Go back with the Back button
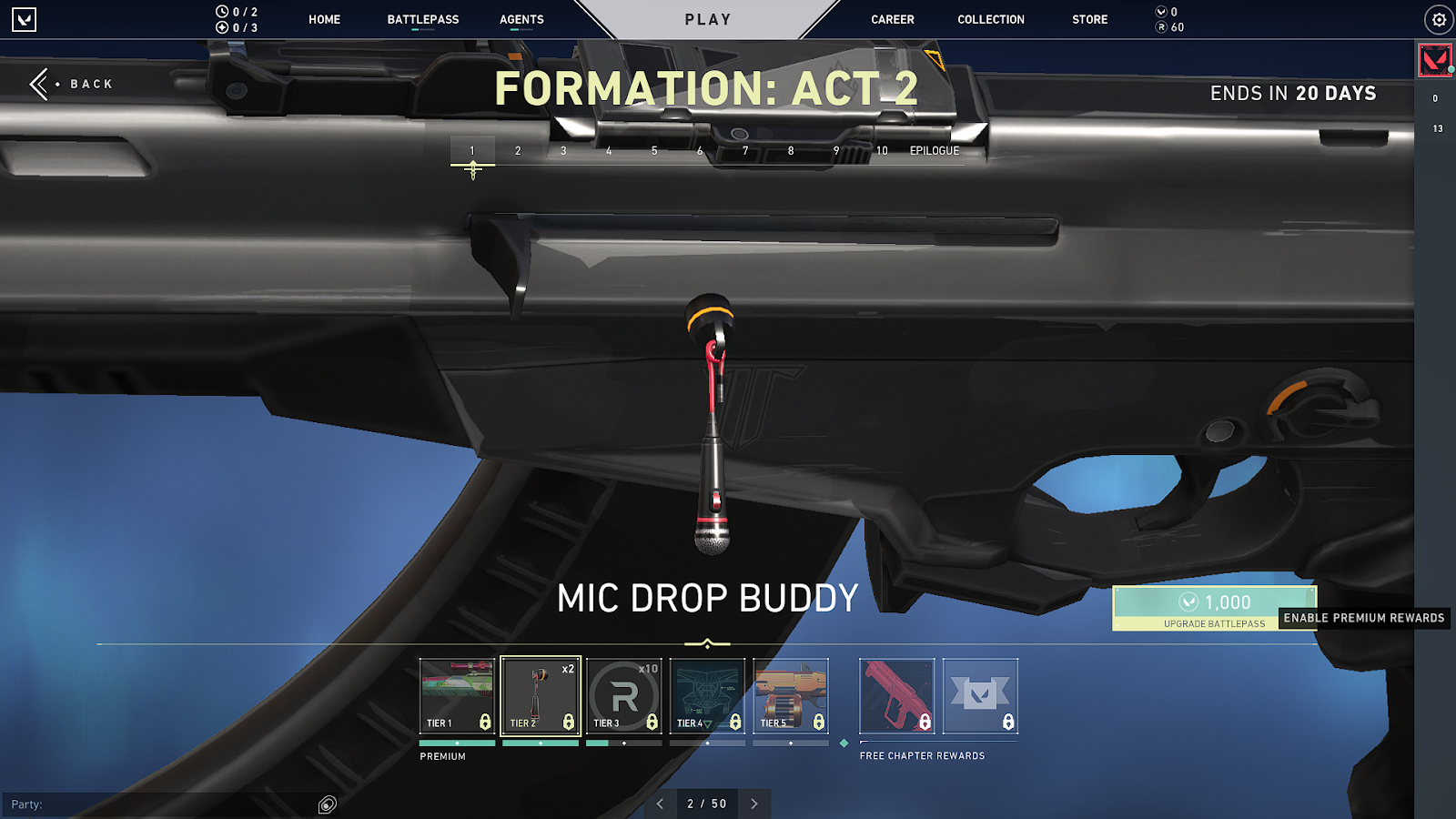This screenshot has height=819, width=1456. pos(73,84)
